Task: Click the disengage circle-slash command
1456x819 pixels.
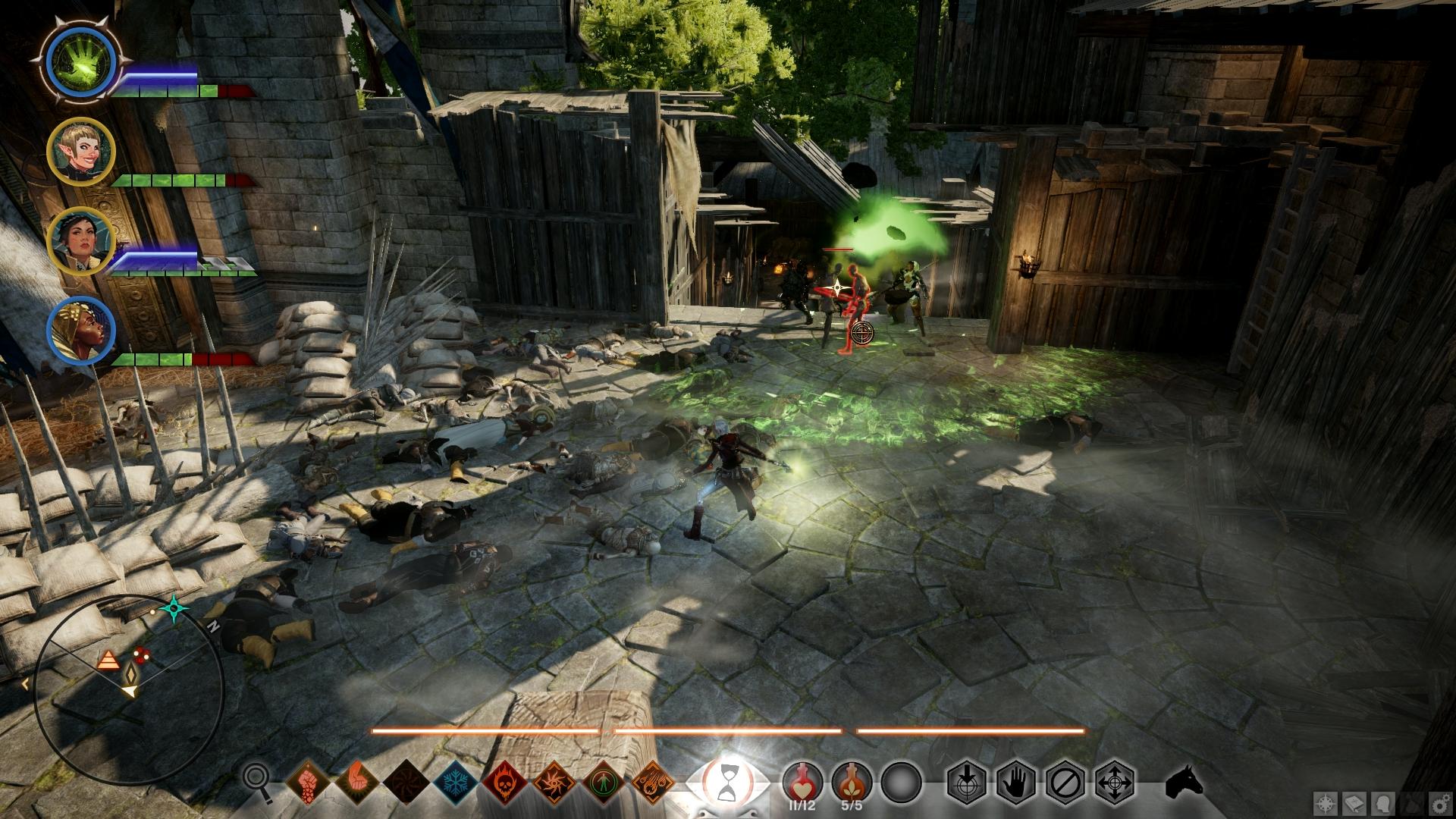Action: [1065, 781]
